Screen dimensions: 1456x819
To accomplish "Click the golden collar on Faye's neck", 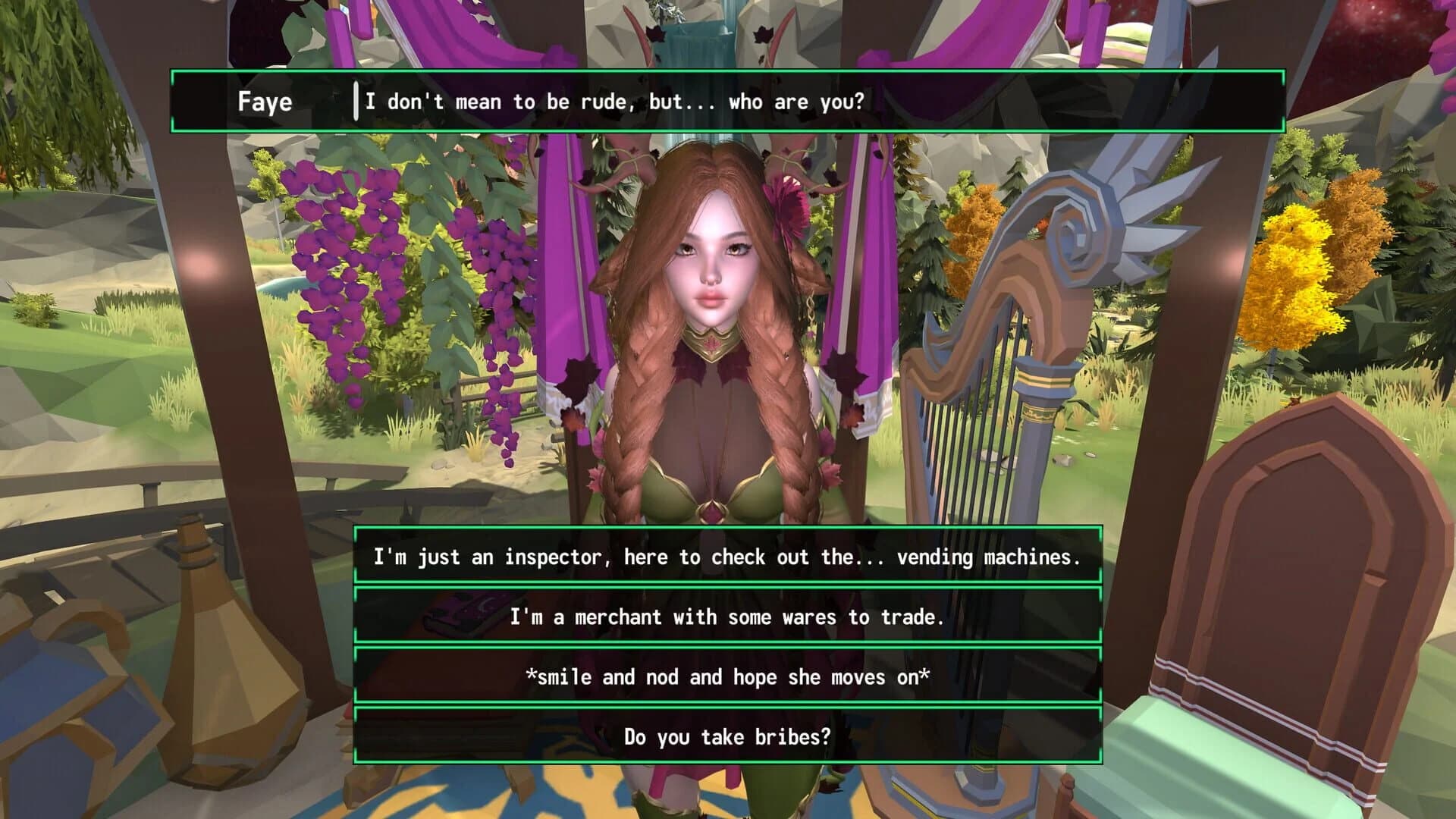I will (x=713, y=341).
